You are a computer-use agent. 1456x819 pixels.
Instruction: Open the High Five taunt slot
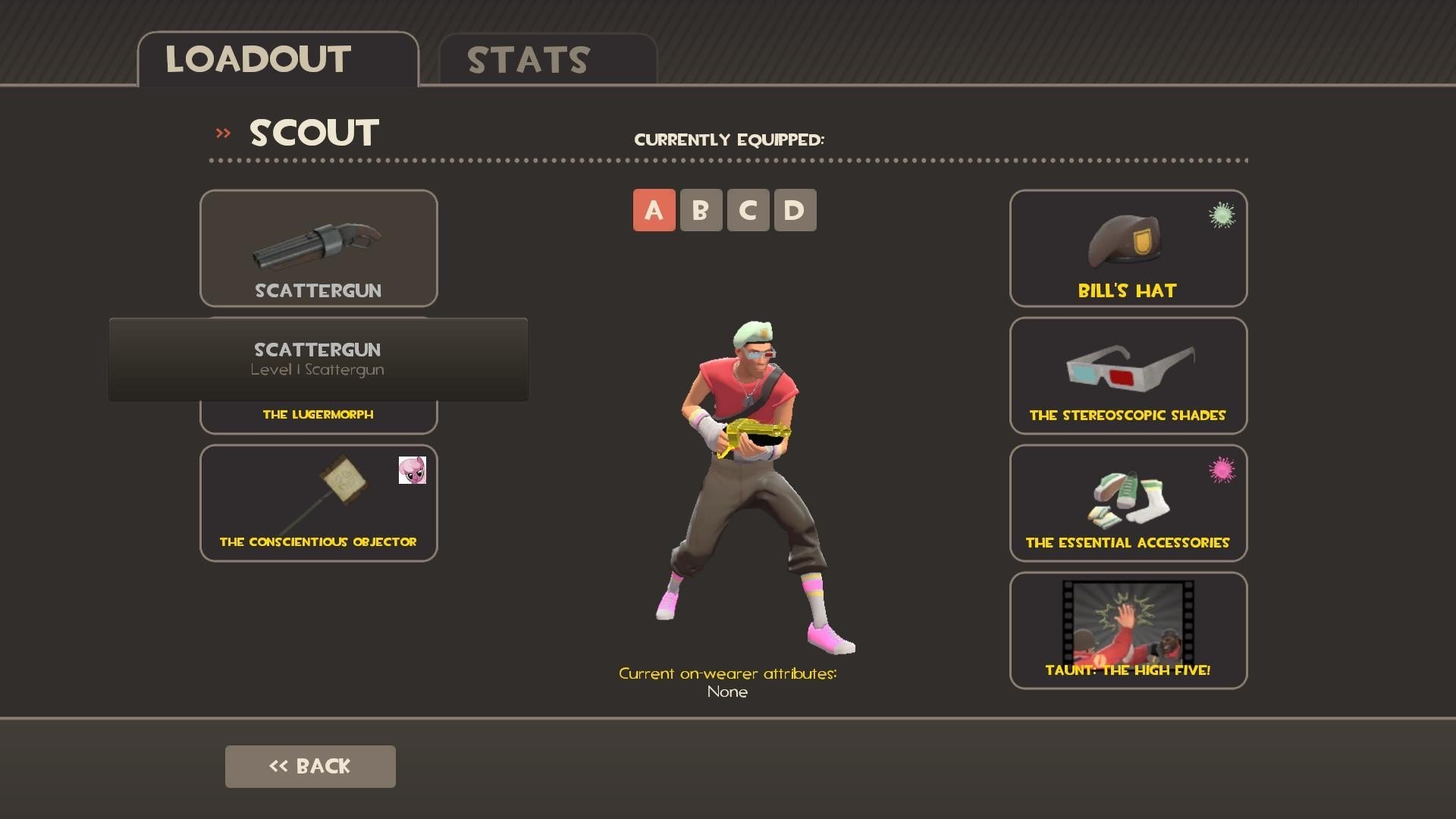(1128, 630)
